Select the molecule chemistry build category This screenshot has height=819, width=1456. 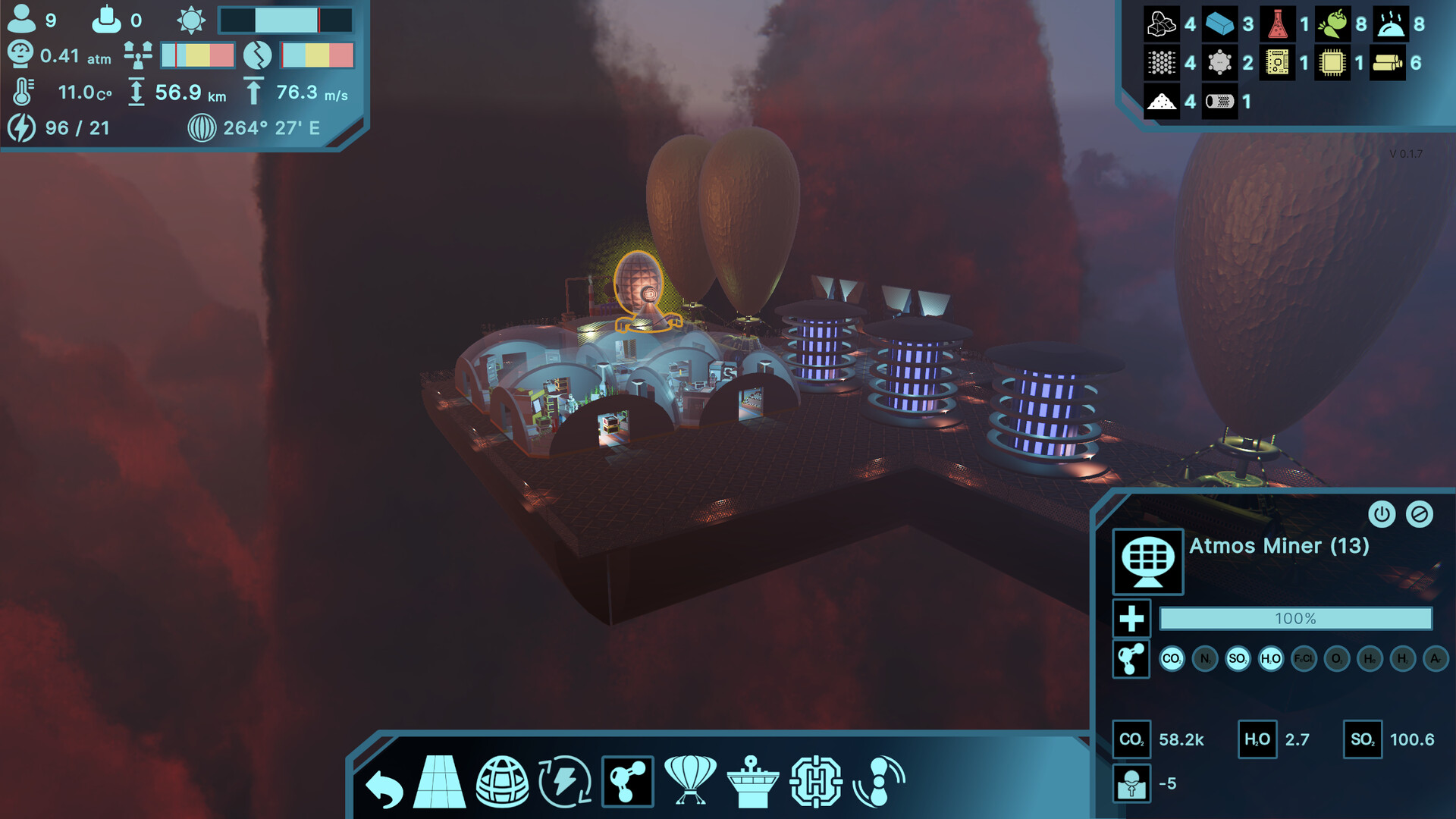tap(627, 782)
